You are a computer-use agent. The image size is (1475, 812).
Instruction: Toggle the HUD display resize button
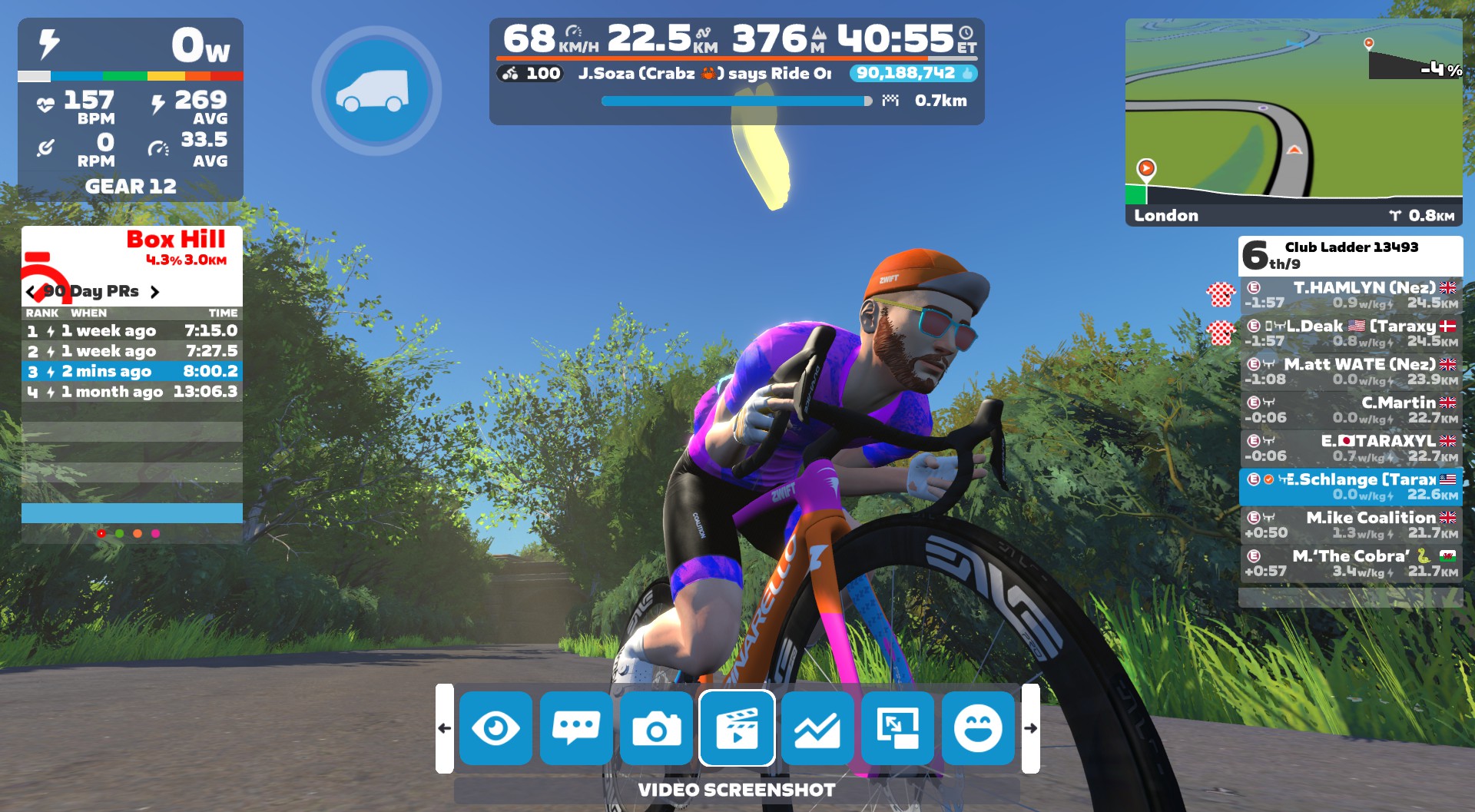897,728
